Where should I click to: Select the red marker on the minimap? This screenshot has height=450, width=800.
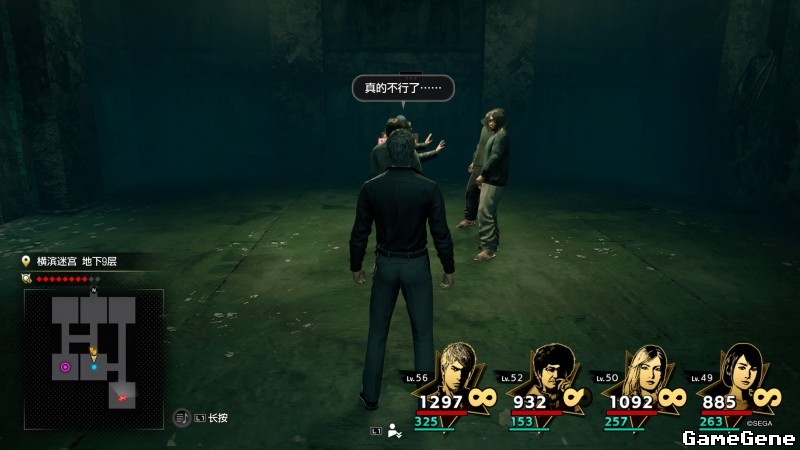coord(123,397)
